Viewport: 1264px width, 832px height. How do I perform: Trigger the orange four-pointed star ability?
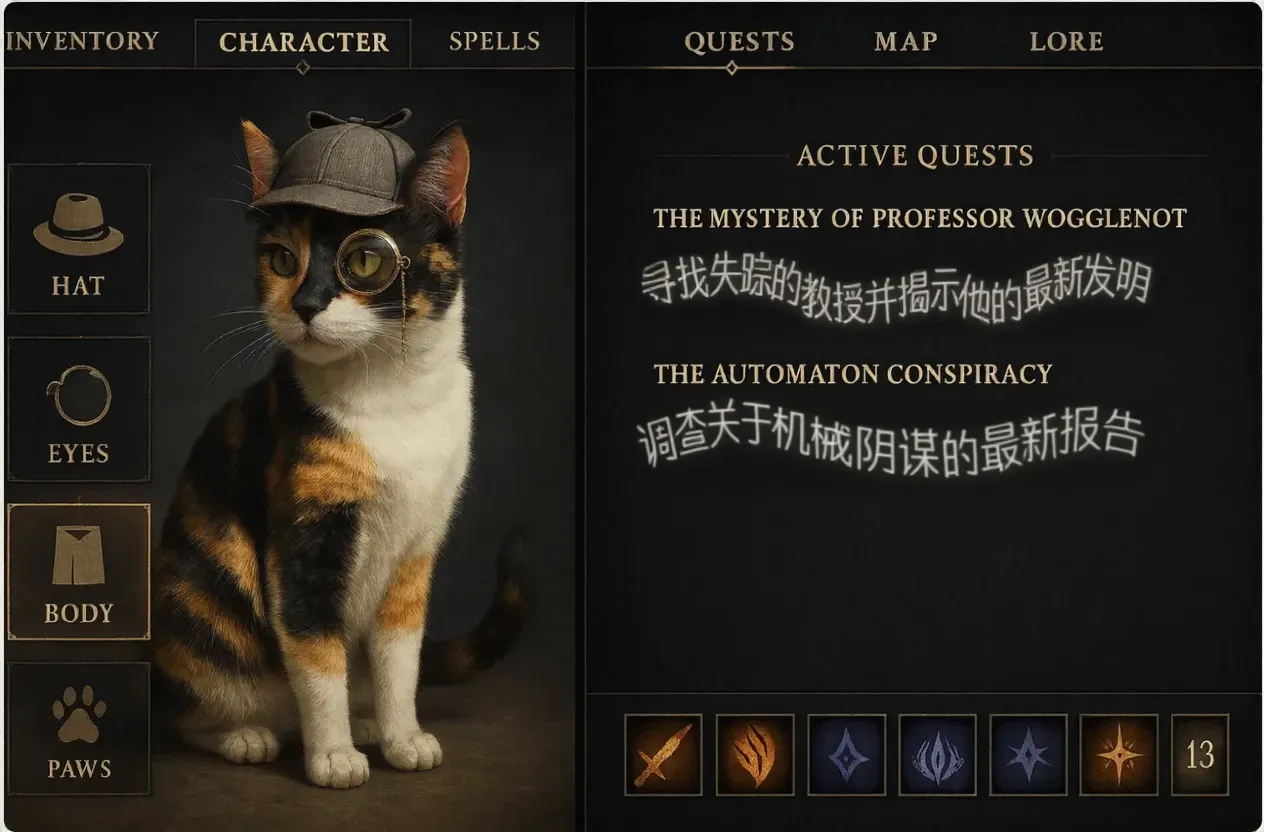click(1119, 754)
